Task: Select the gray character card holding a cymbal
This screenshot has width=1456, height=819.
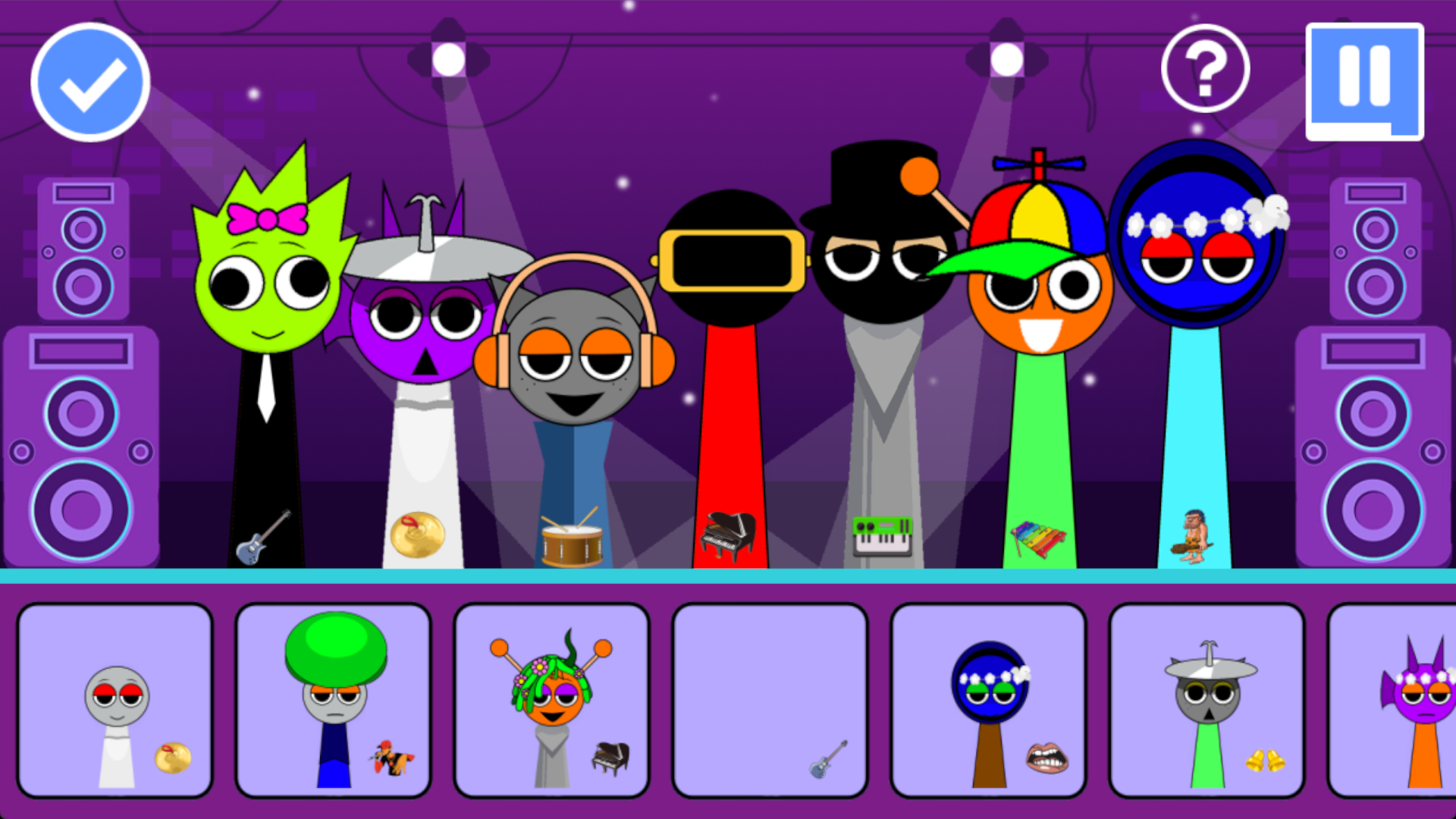Action: point(115,698)
